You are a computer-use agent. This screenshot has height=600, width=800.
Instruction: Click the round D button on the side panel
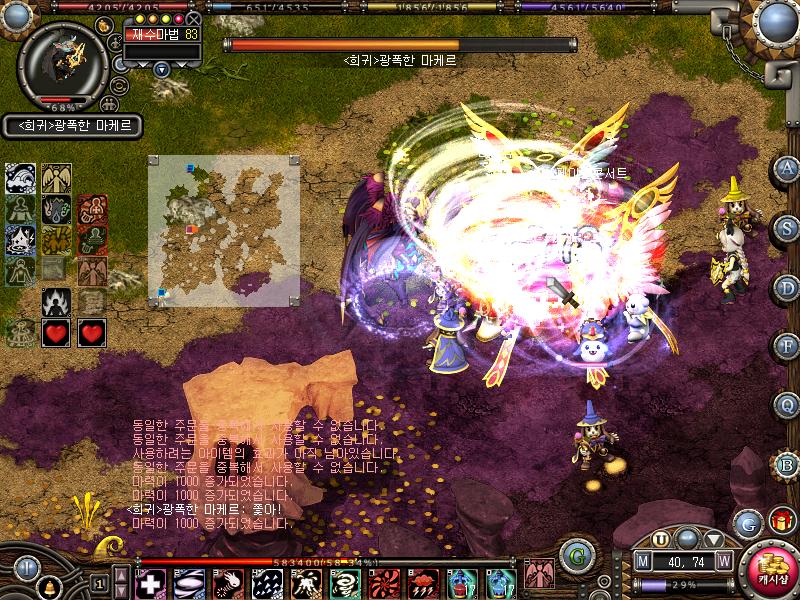click(787, 286)
